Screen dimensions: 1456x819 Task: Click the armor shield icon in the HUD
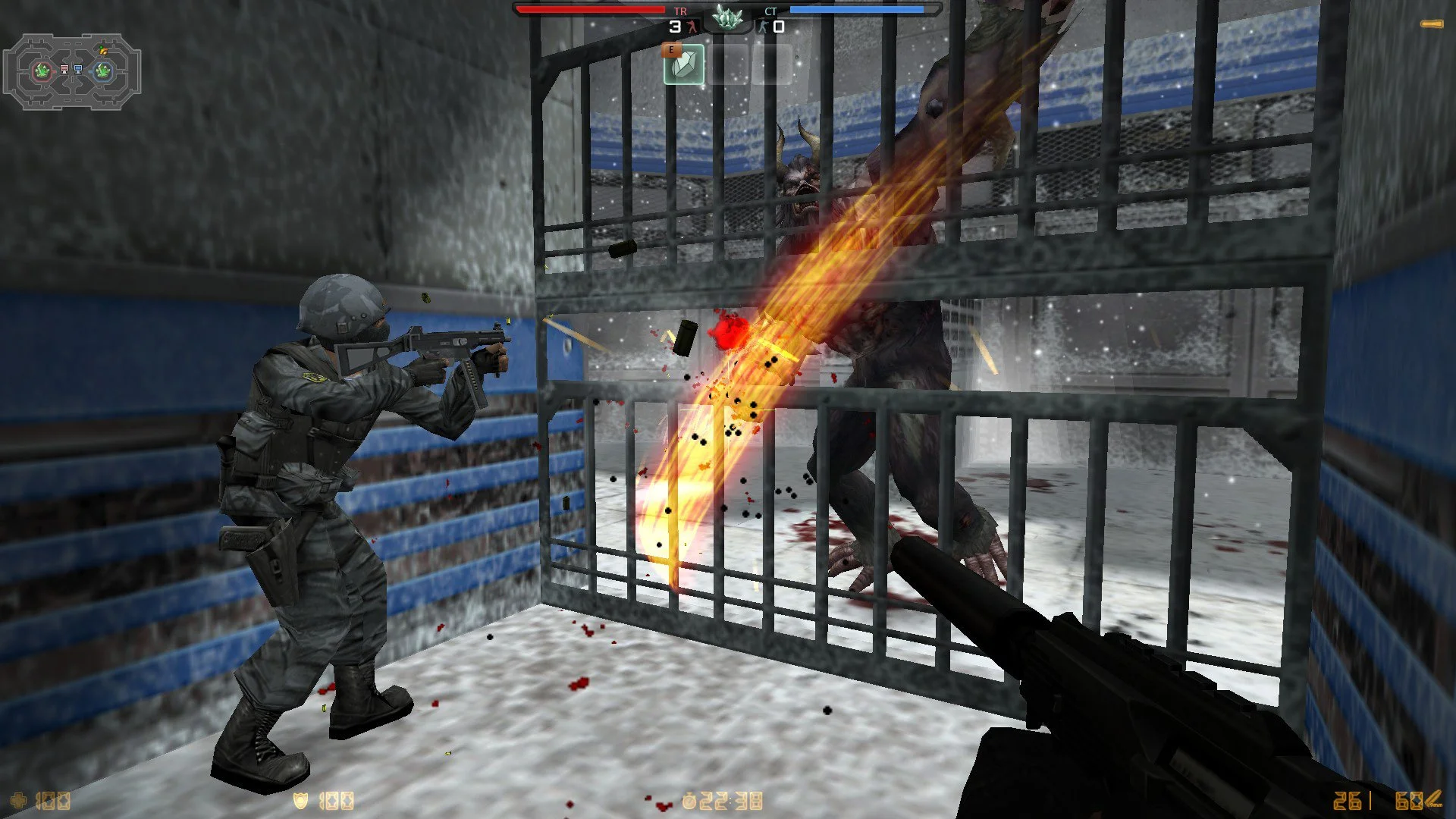click(x=300, y=802)
